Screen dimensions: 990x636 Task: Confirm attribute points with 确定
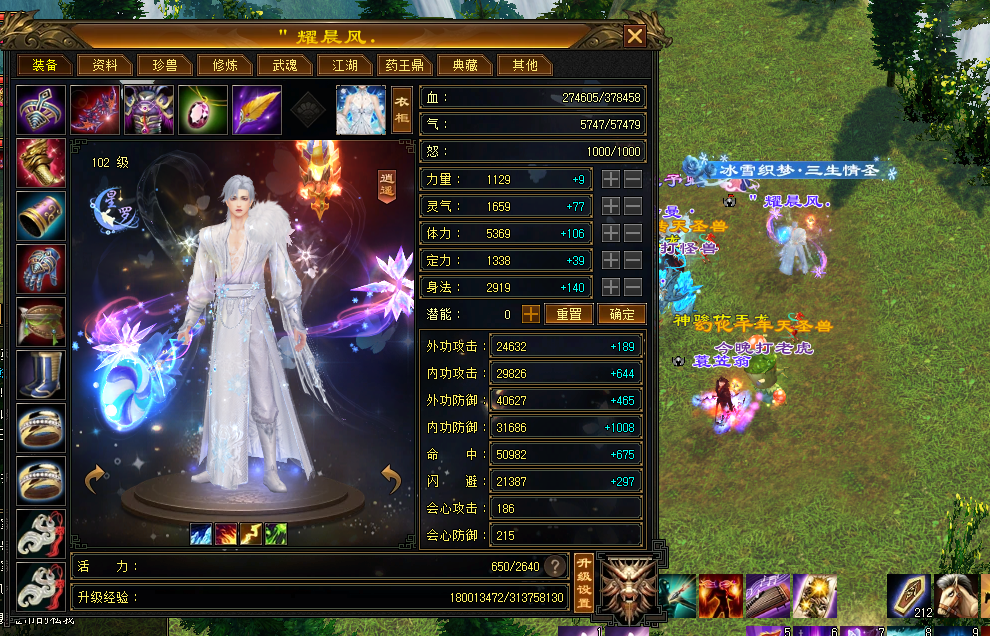pos(621,314)
